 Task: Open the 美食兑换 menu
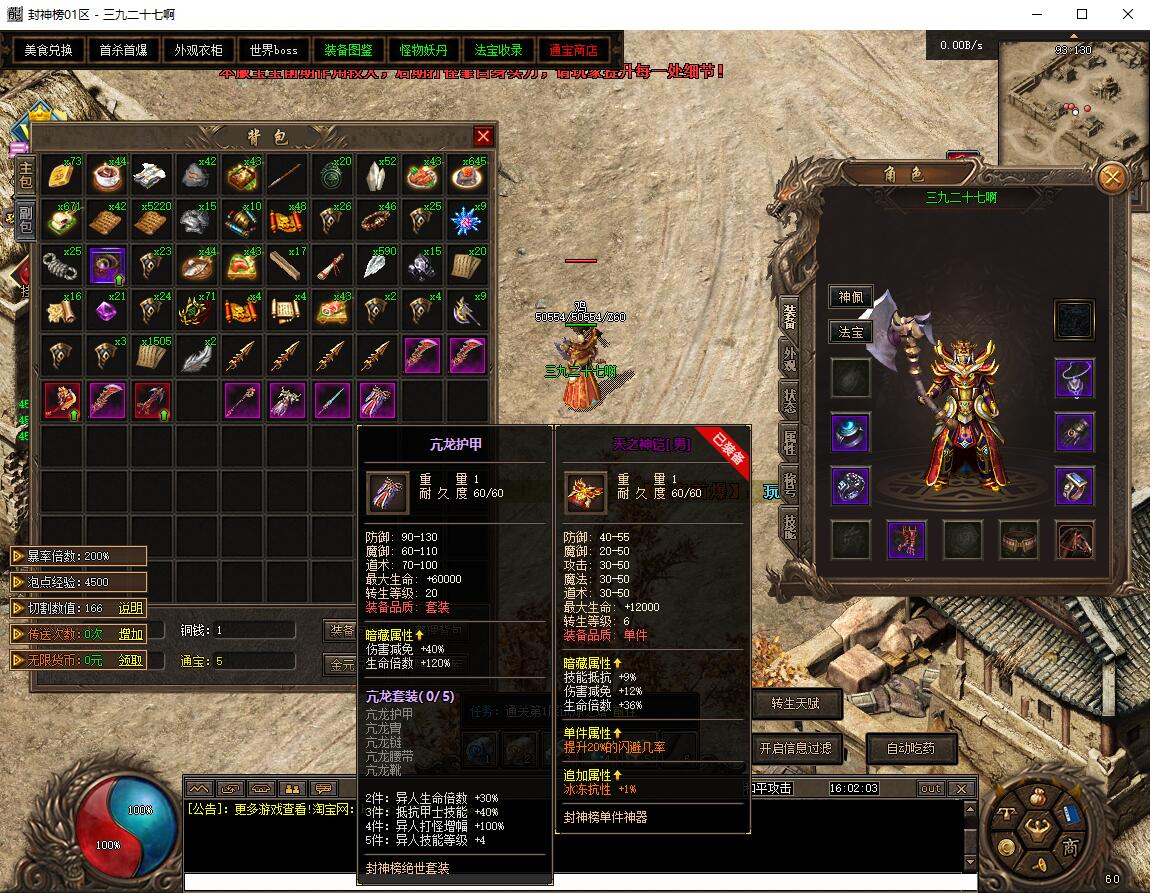(49, 50)
